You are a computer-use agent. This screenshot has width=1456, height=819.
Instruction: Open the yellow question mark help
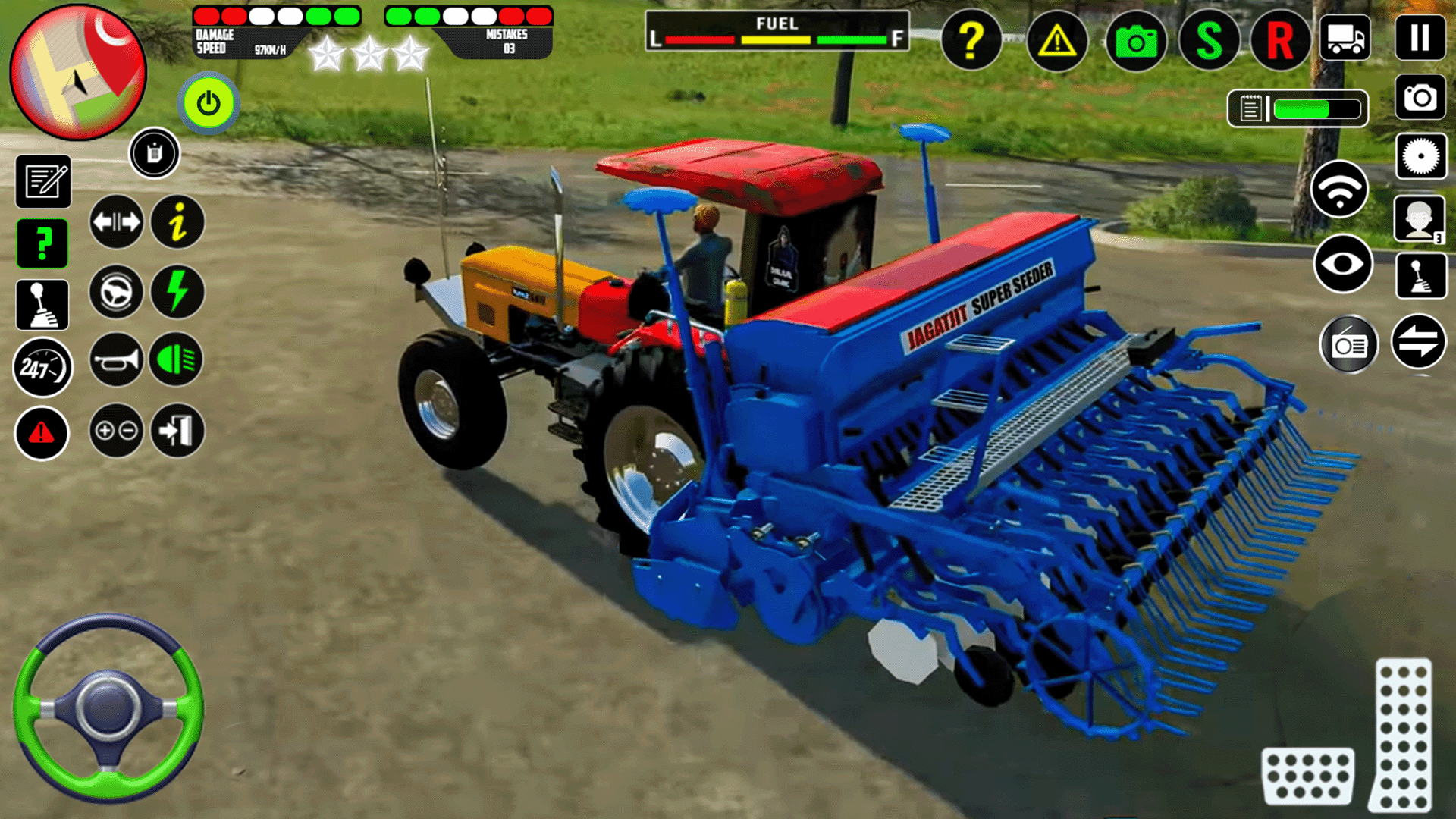click(973, 42)
